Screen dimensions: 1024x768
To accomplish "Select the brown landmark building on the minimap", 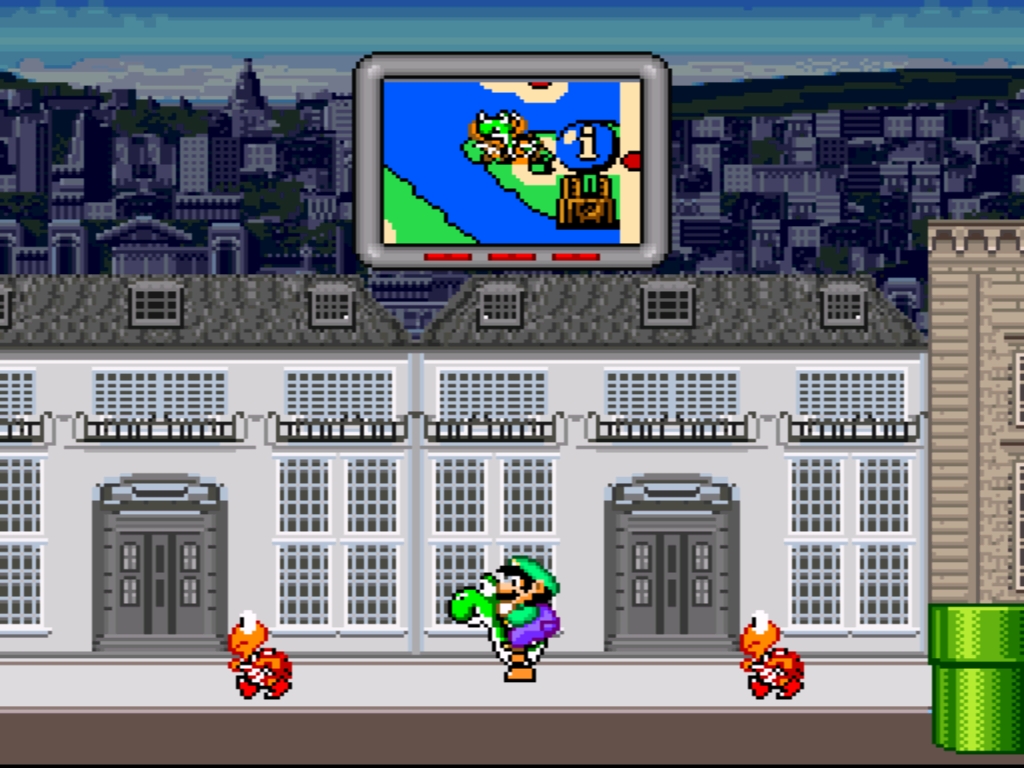I will click(x=587, y=201).
